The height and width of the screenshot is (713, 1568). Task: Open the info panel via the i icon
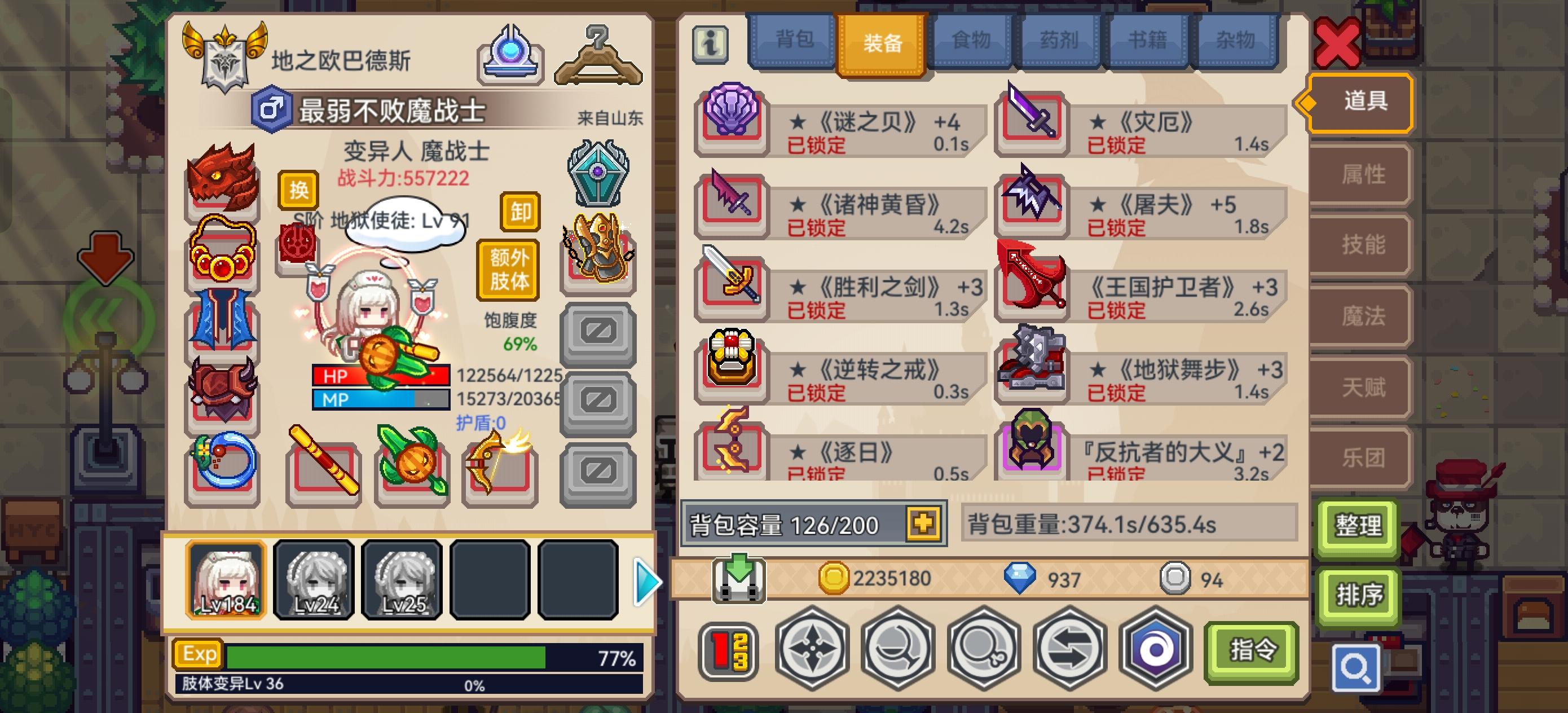pos(710,43)
